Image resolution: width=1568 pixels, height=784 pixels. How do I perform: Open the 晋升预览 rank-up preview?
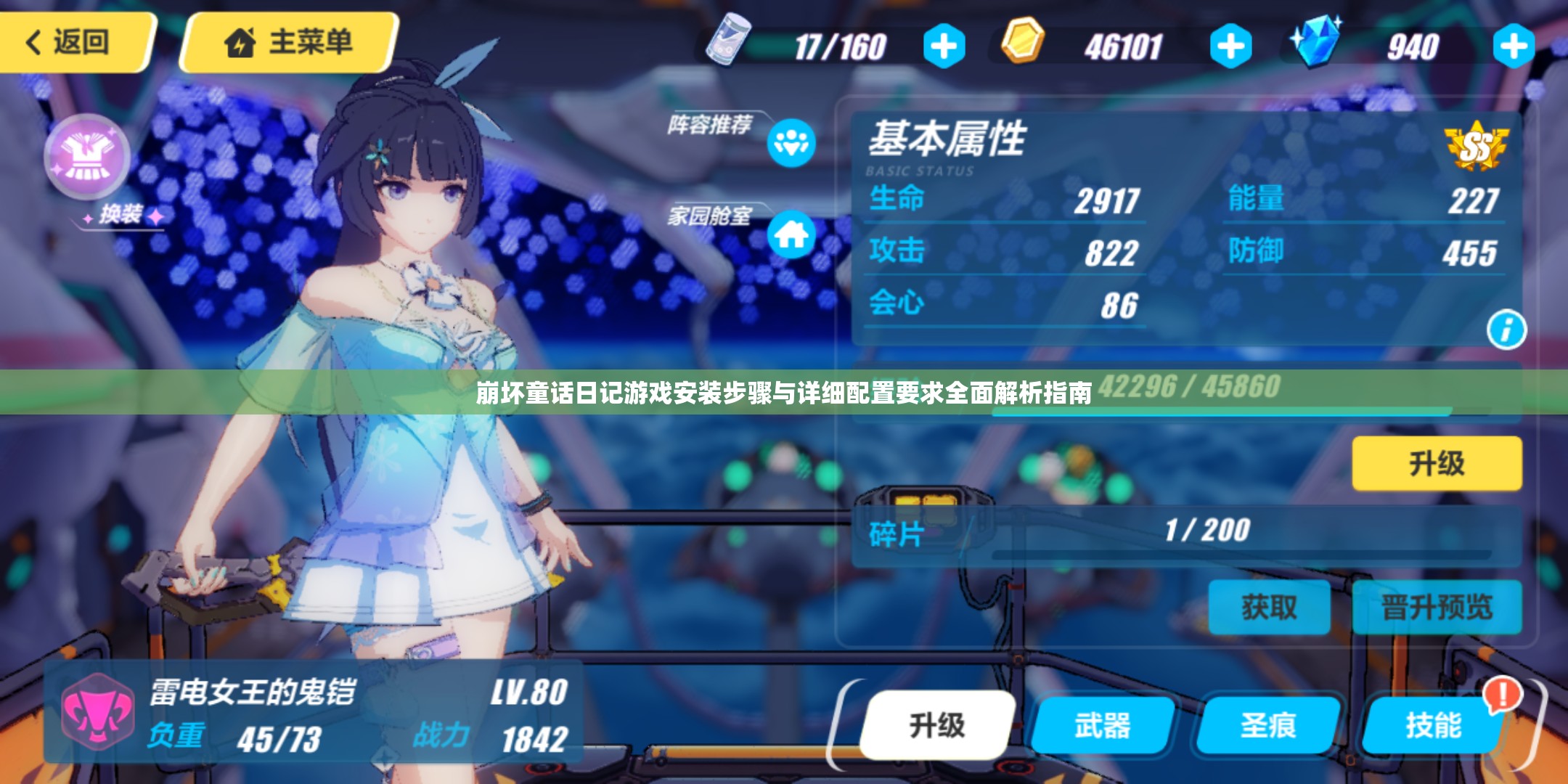click(x=1437, y=607)
